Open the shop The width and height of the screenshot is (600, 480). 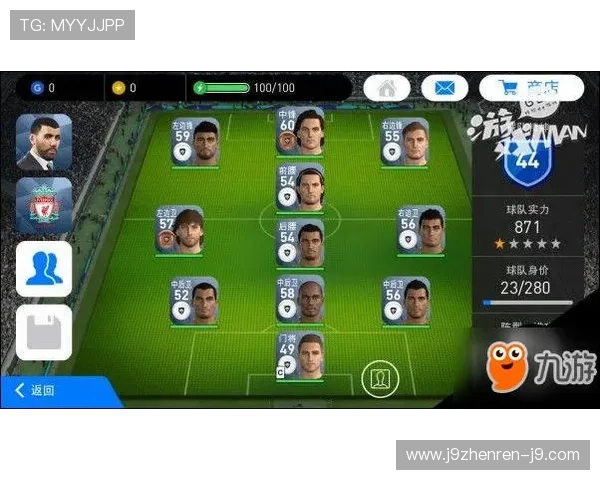coord(530,88)
